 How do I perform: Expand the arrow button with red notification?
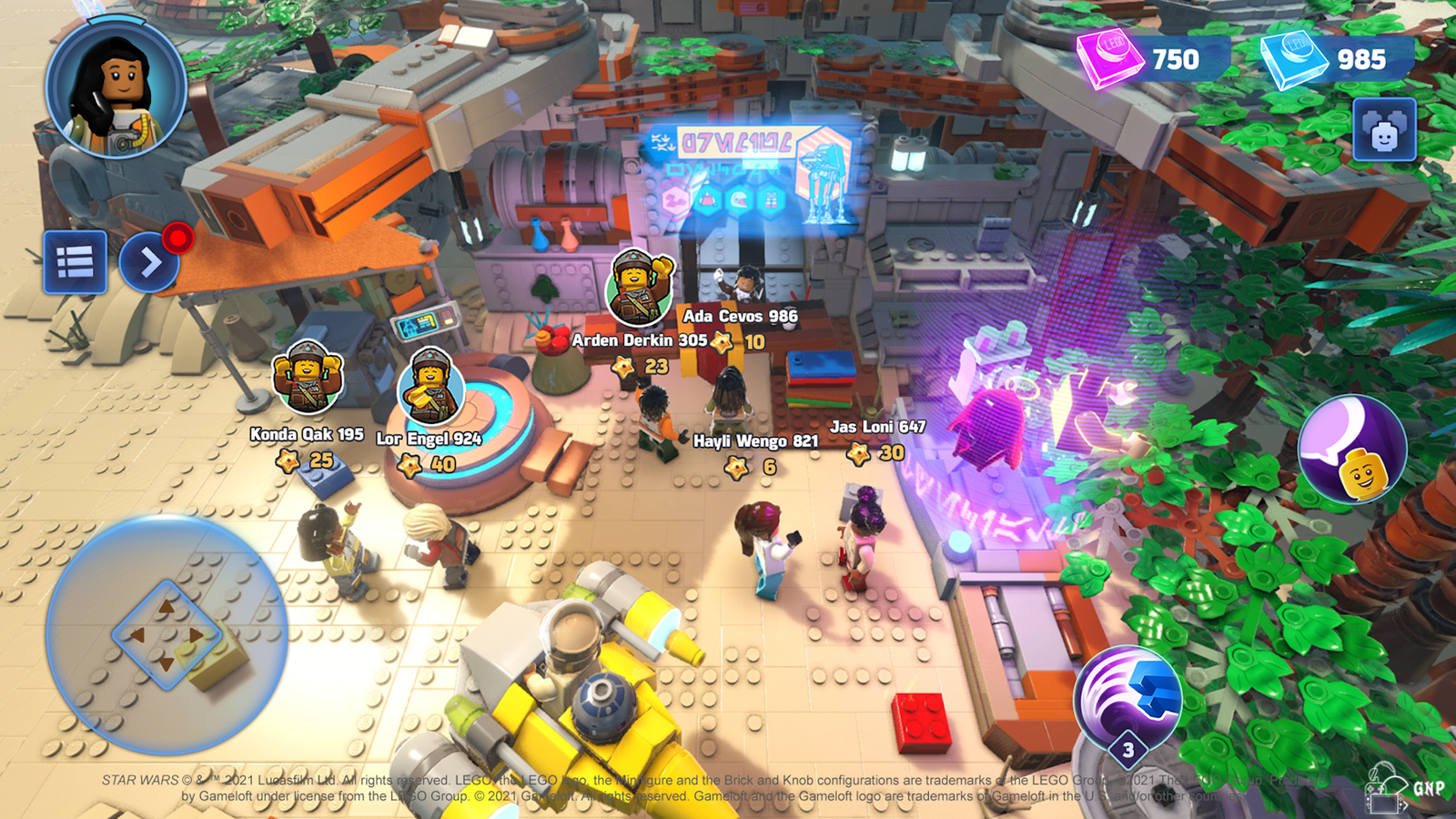coord(149,263)
